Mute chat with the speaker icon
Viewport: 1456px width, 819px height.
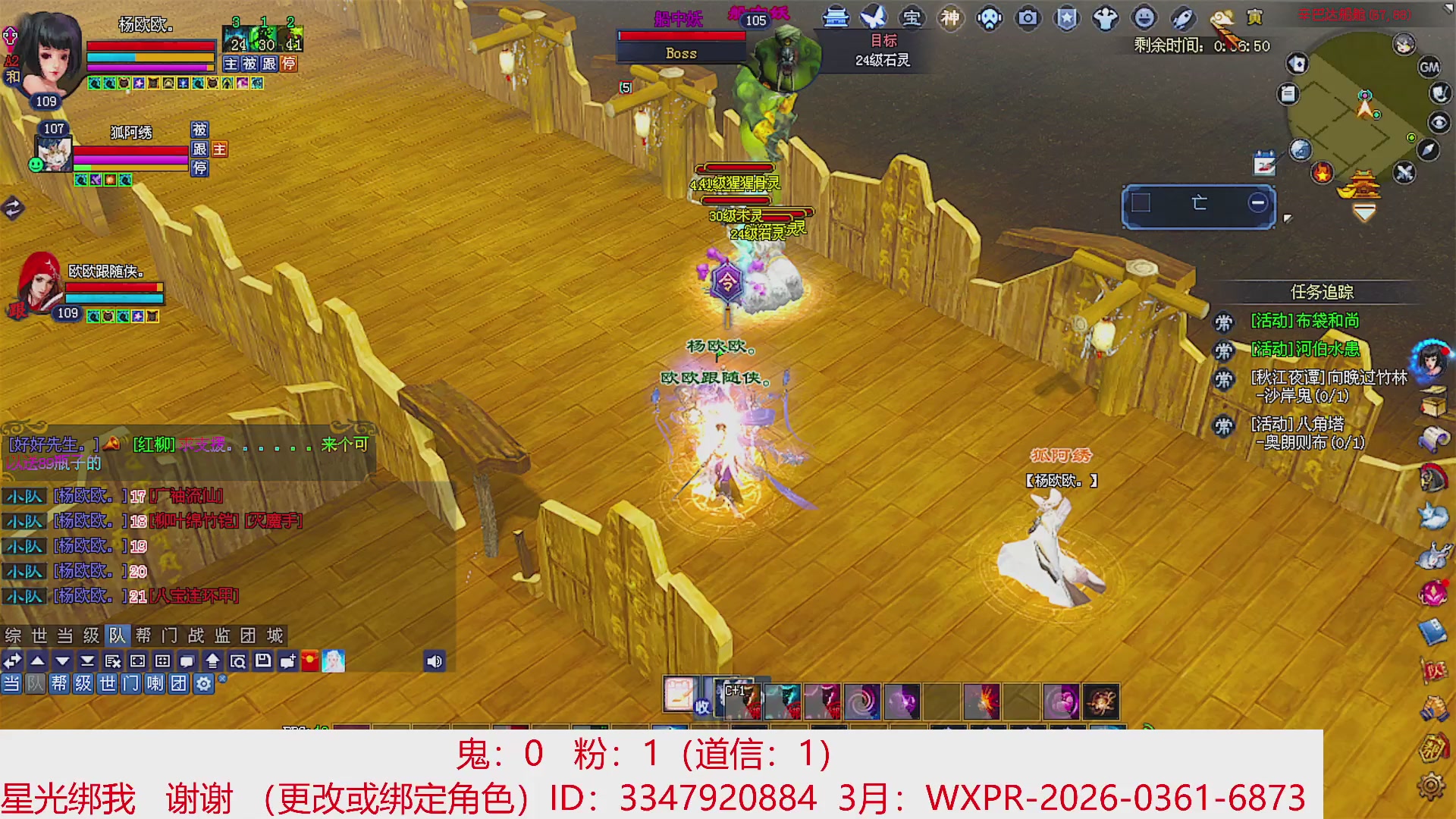pos(434,661)
